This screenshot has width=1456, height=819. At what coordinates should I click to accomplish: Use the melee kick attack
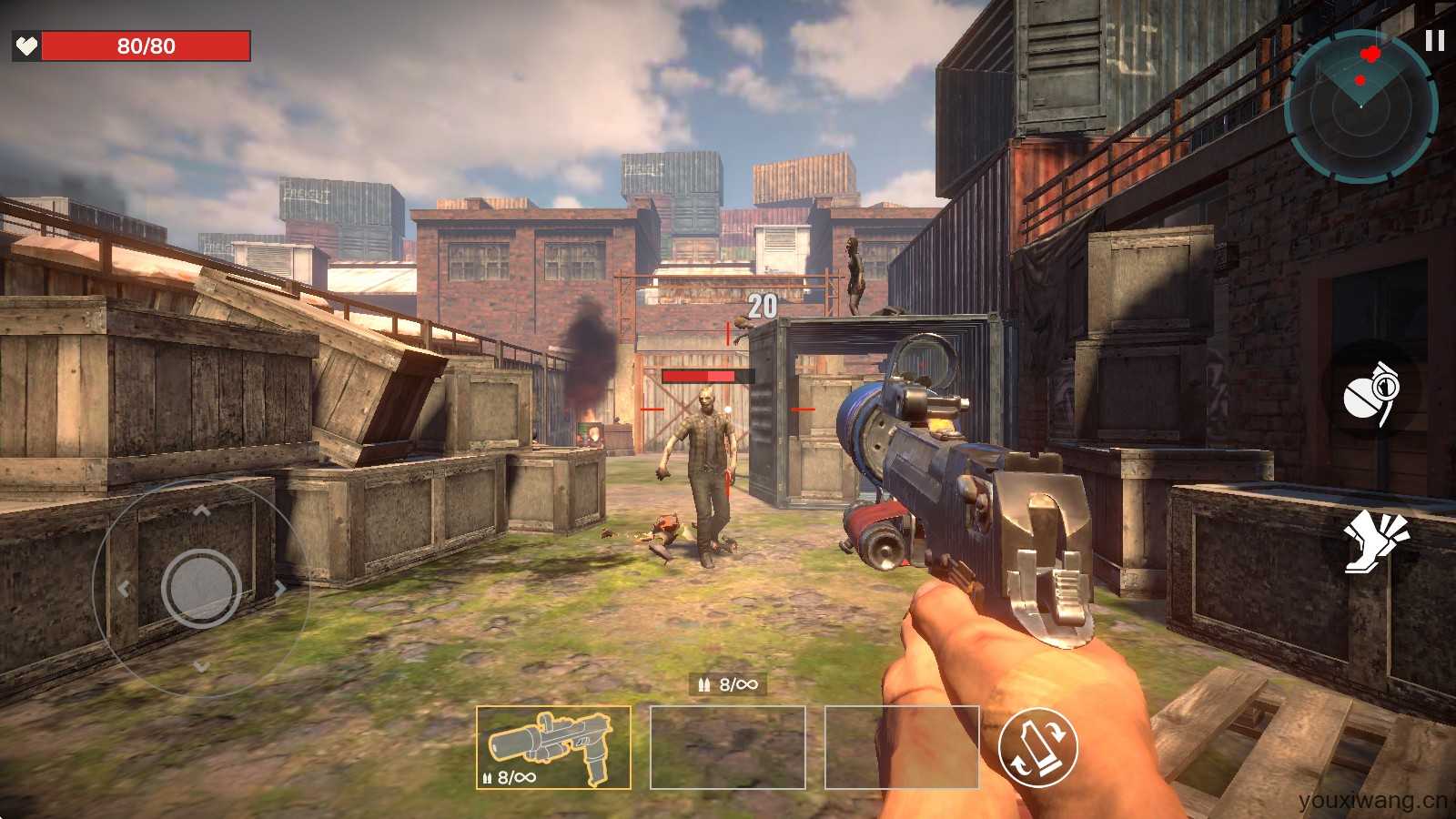click(1375, 540)
